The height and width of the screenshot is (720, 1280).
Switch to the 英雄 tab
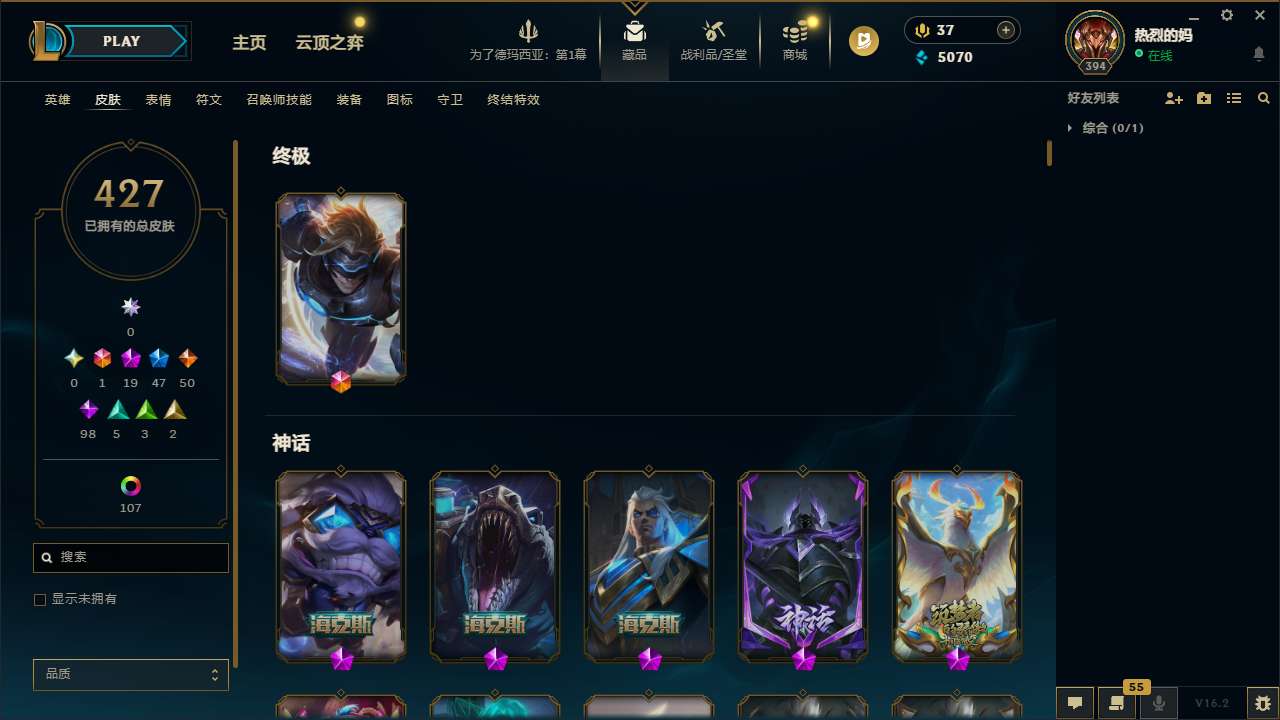[x=57, y=100]
